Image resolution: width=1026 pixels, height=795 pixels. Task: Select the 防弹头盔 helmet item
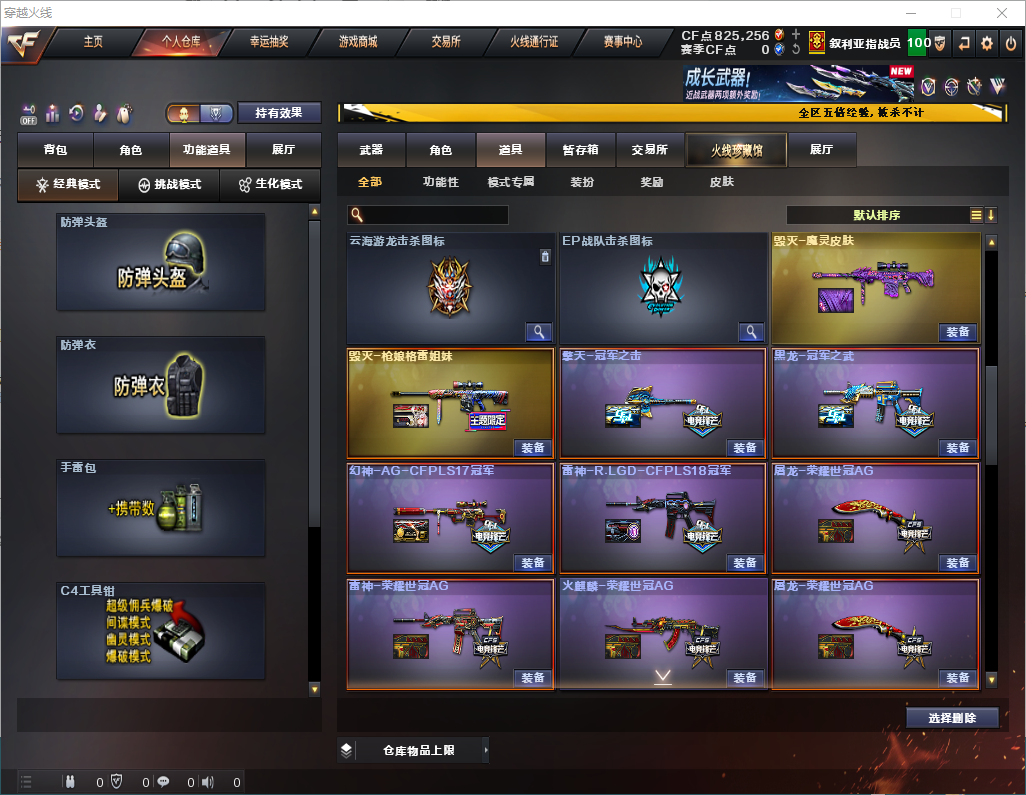tap(161, 262)
